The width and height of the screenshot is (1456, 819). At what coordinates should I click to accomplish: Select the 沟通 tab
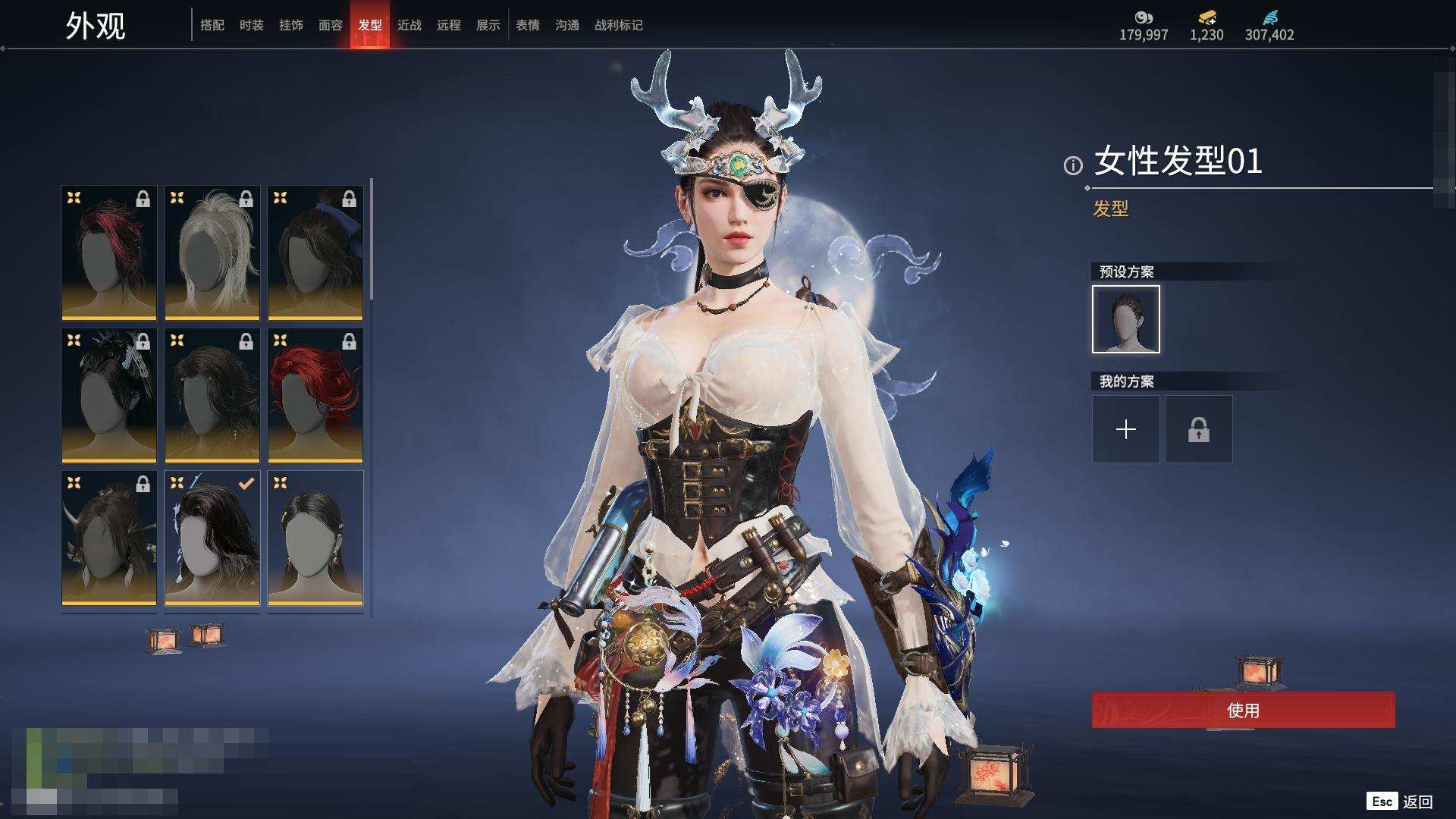pos(566,25)
